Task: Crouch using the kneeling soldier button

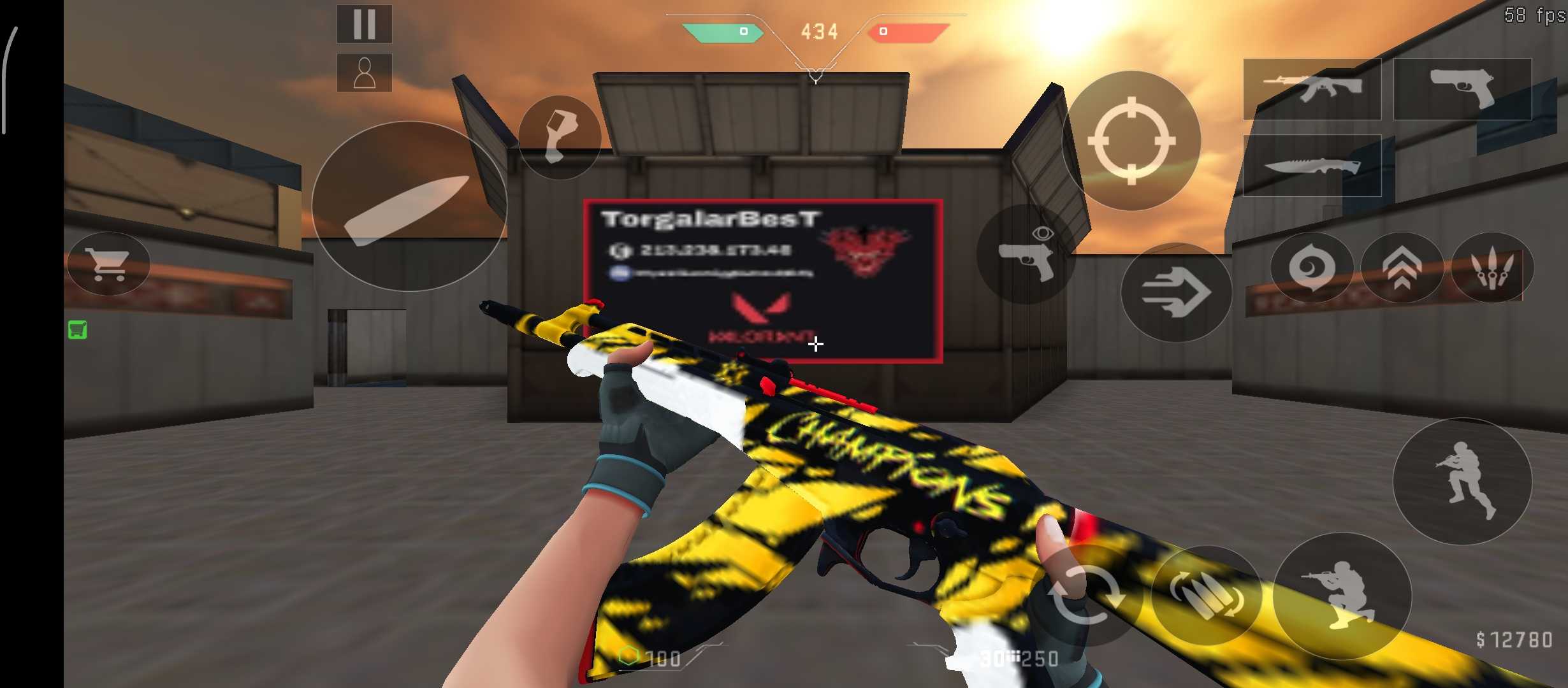Action: (1342, 596)
